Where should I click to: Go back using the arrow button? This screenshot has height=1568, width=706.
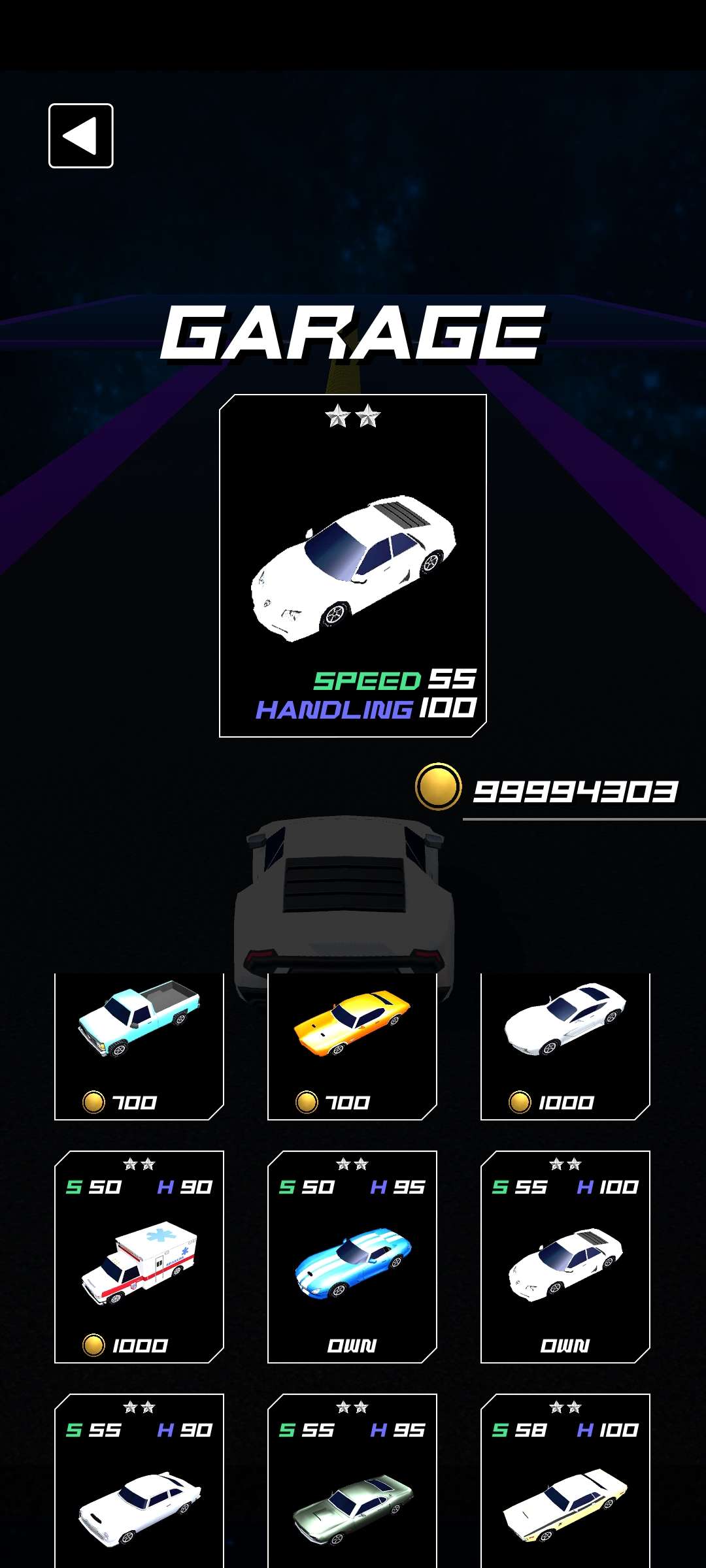(x=81, y=136)
